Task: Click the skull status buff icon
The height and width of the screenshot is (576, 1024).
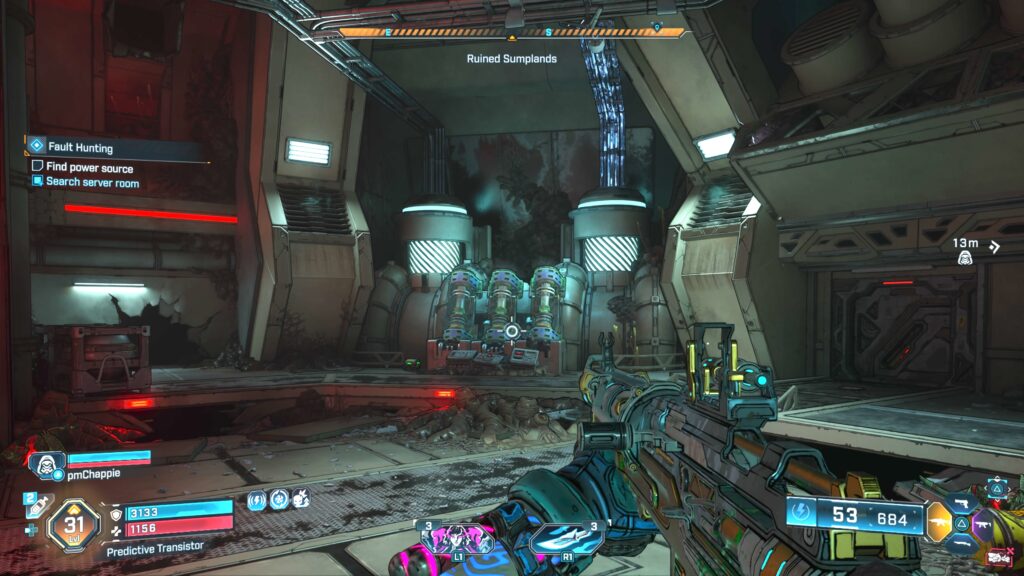Action: pos(299,498)
